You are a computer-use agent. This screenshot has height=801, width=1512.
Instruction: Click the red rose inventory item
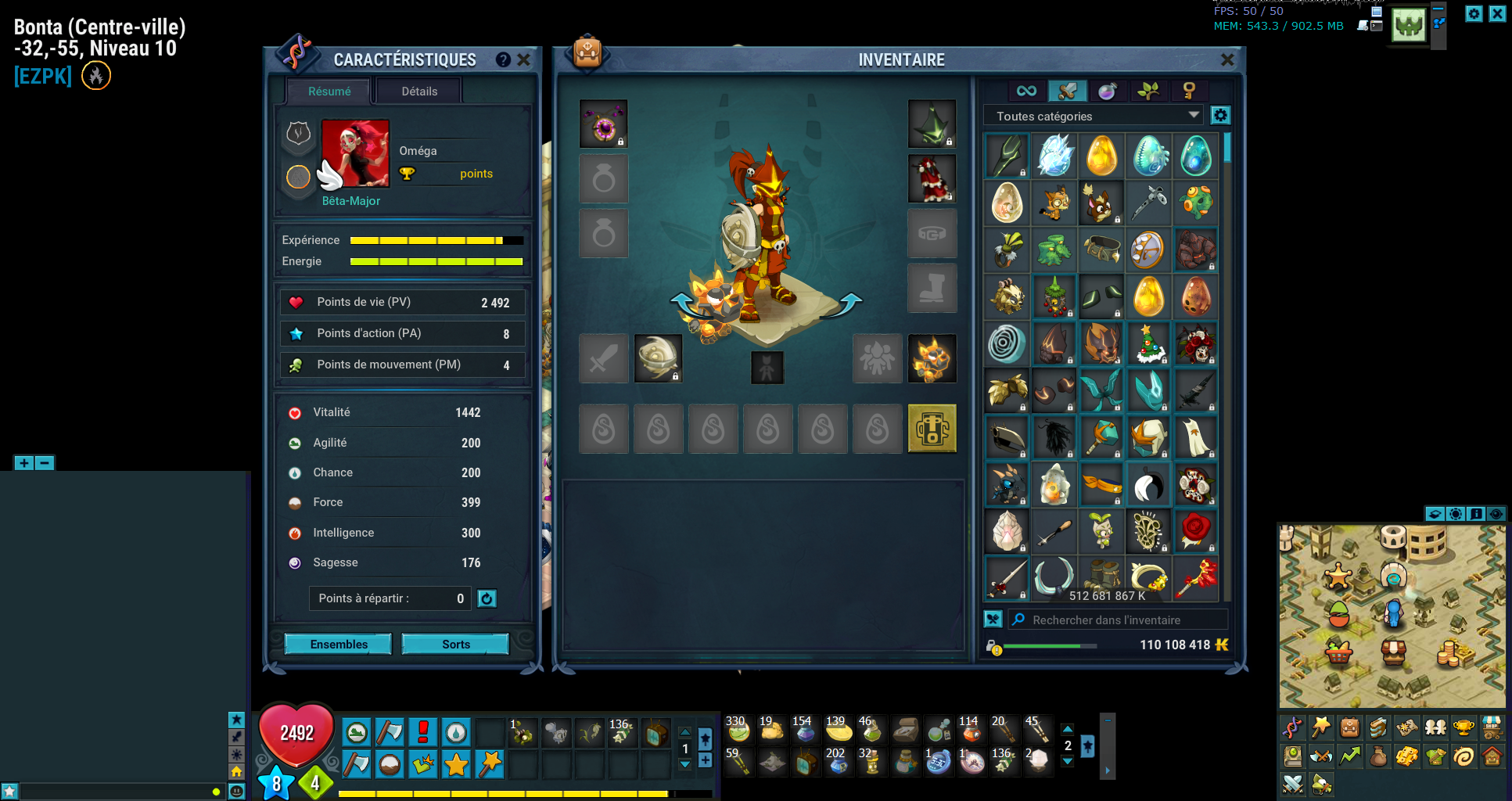click(1195, 530)
